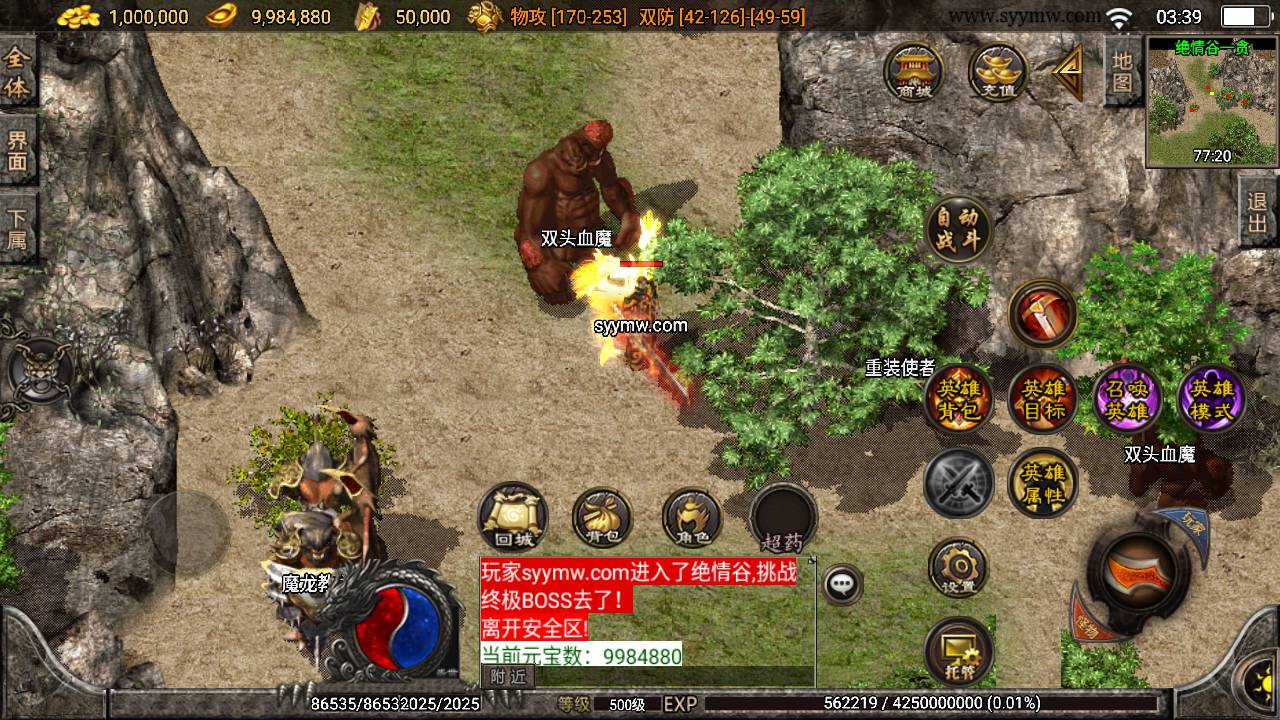The height and width of the screenshot is (720, 1280).
Task: Select the 附近 nearby chat tab
Action: tap(508, 677)
